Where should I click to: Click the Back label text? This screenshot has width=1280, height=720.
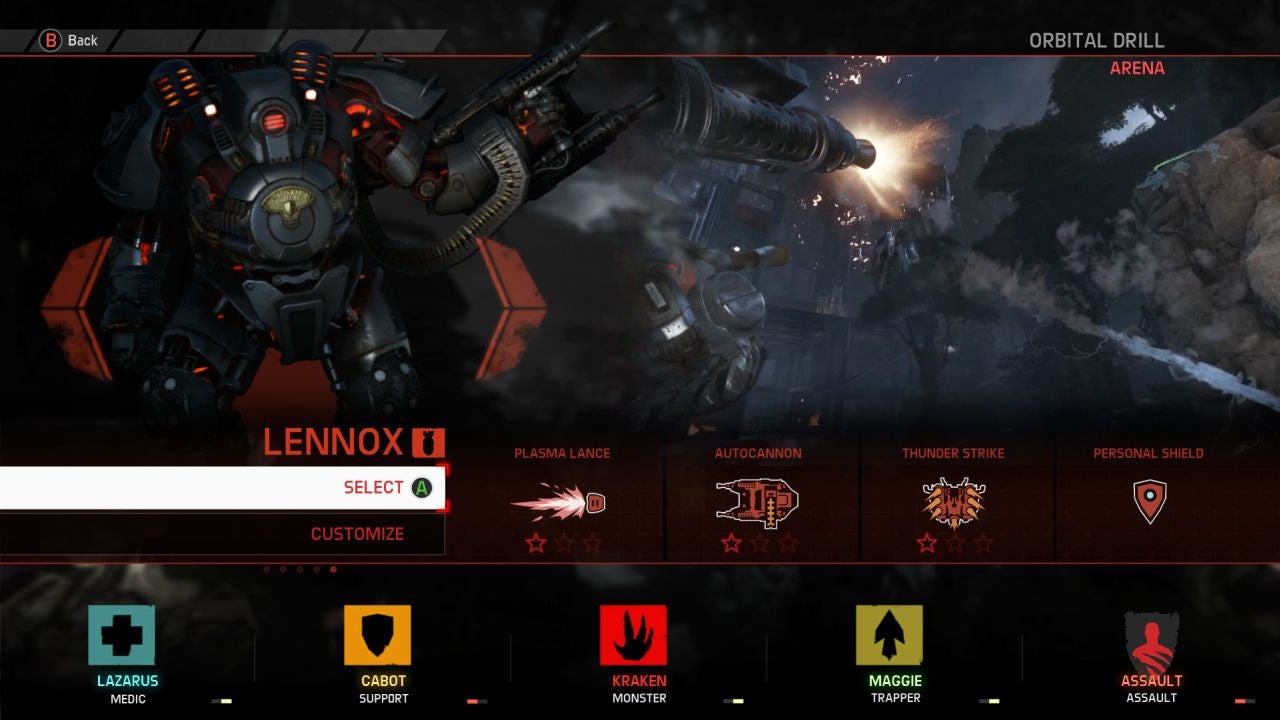81,41
